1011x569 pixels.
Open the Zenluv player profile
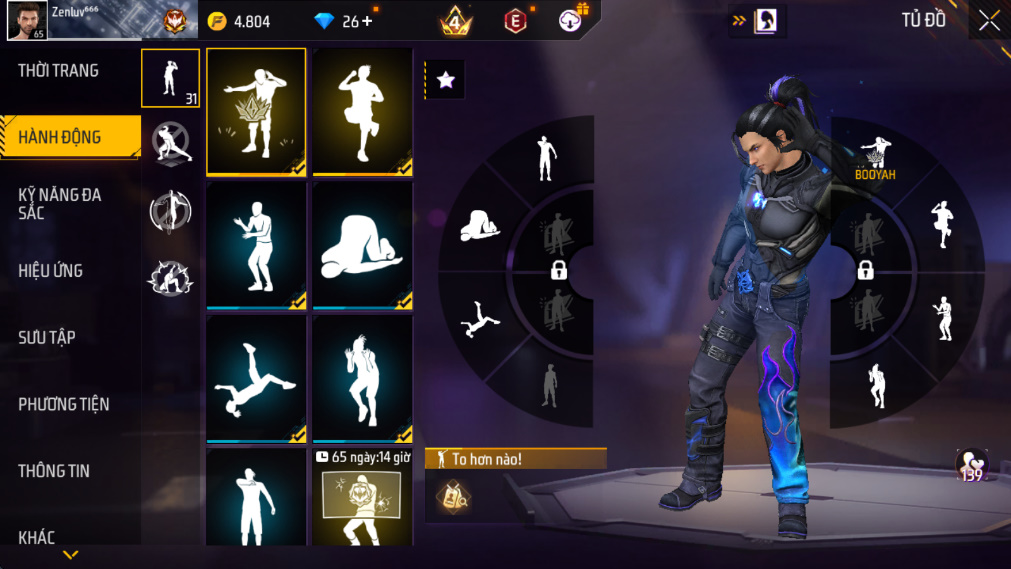point(26,21)
